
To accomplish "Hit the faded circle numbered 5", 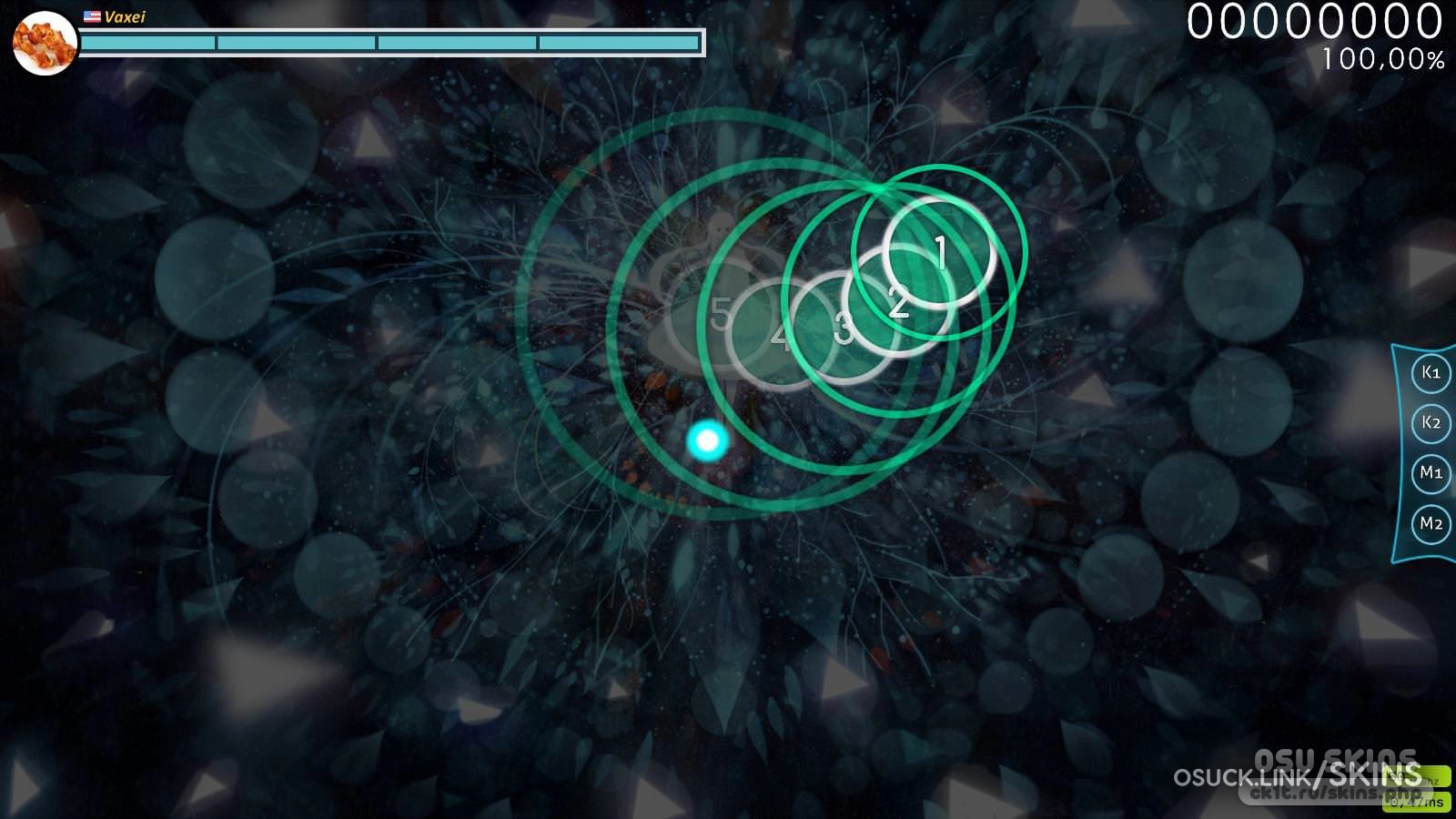I will click(x=721, y=315).
